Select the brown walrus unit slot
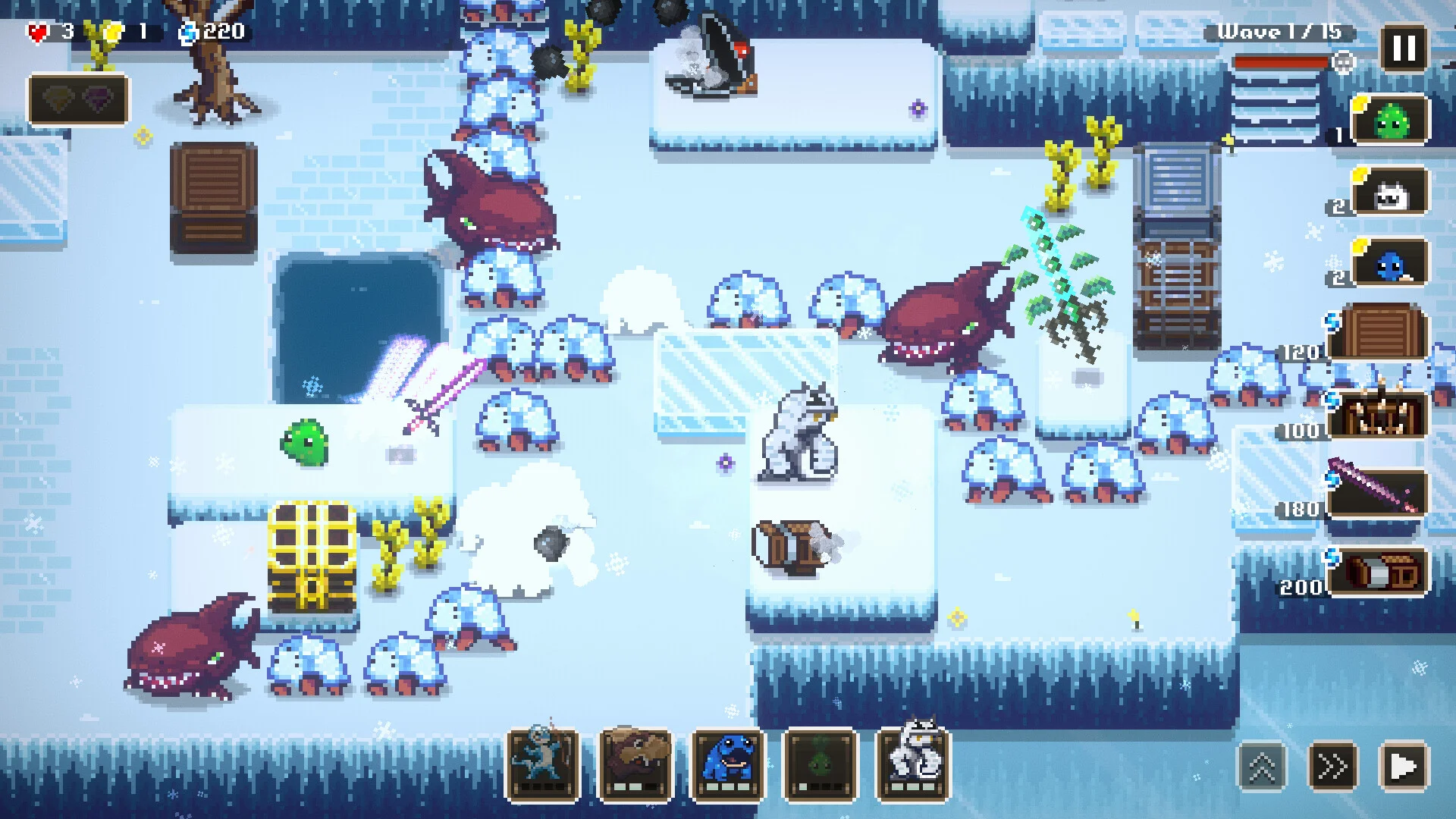Image resolution: width=1456 pixels, height=819 pixels. [x=635, y=764]
